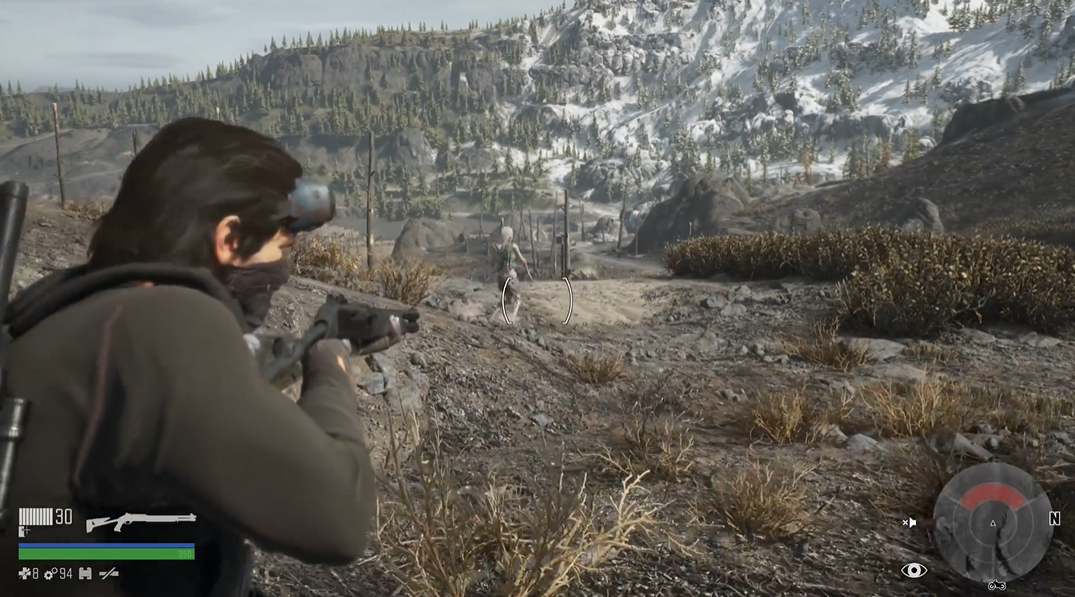Screen dimensions: 1075x597
Task: Select the bandage medkit icon
Action: tap(24, 574)
